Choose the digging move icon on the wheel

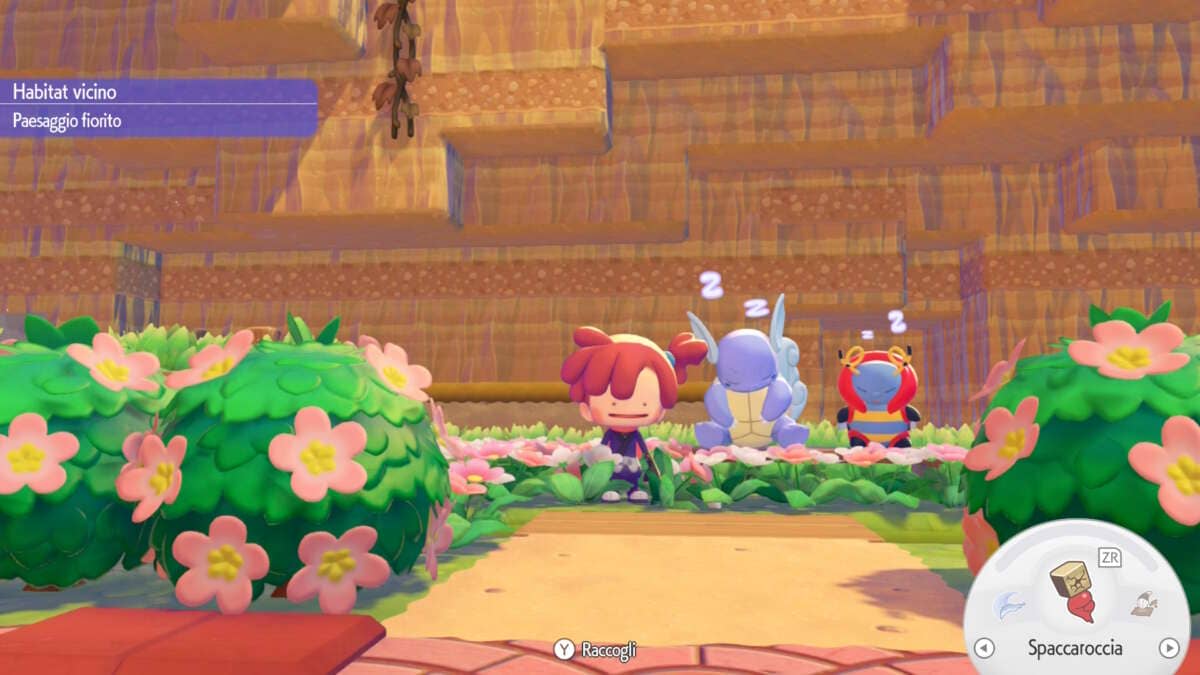pyautogui.click(x=1143, y=603)
